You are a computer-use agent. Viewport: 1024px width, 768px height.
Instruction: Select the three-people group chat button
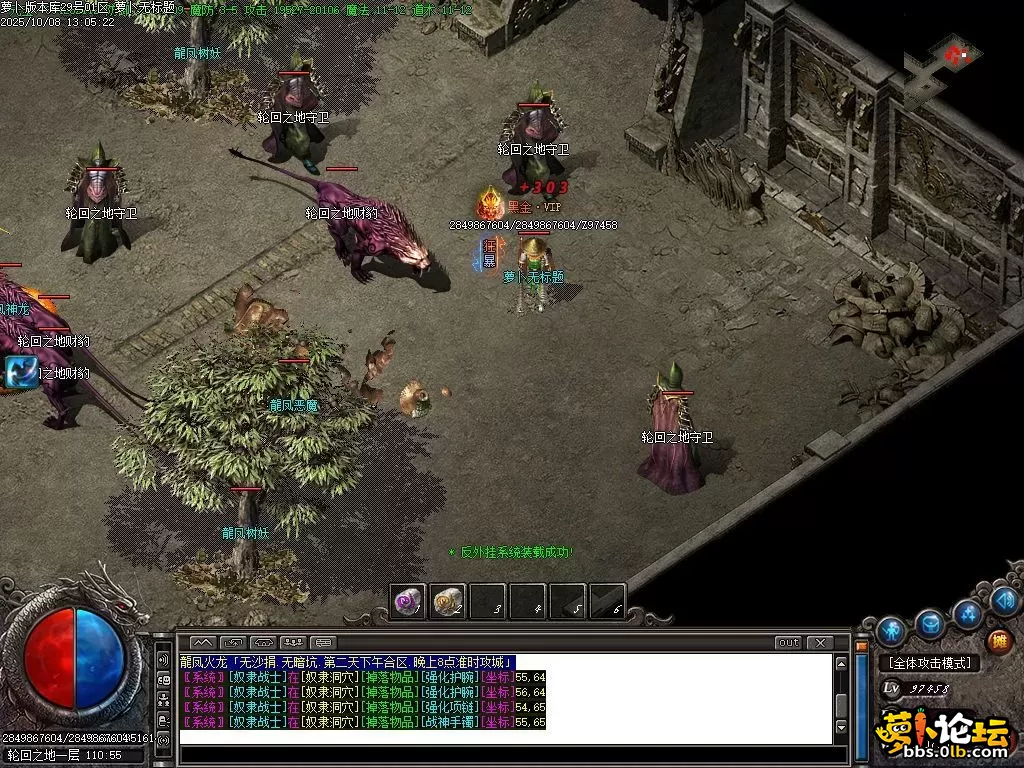293,642
